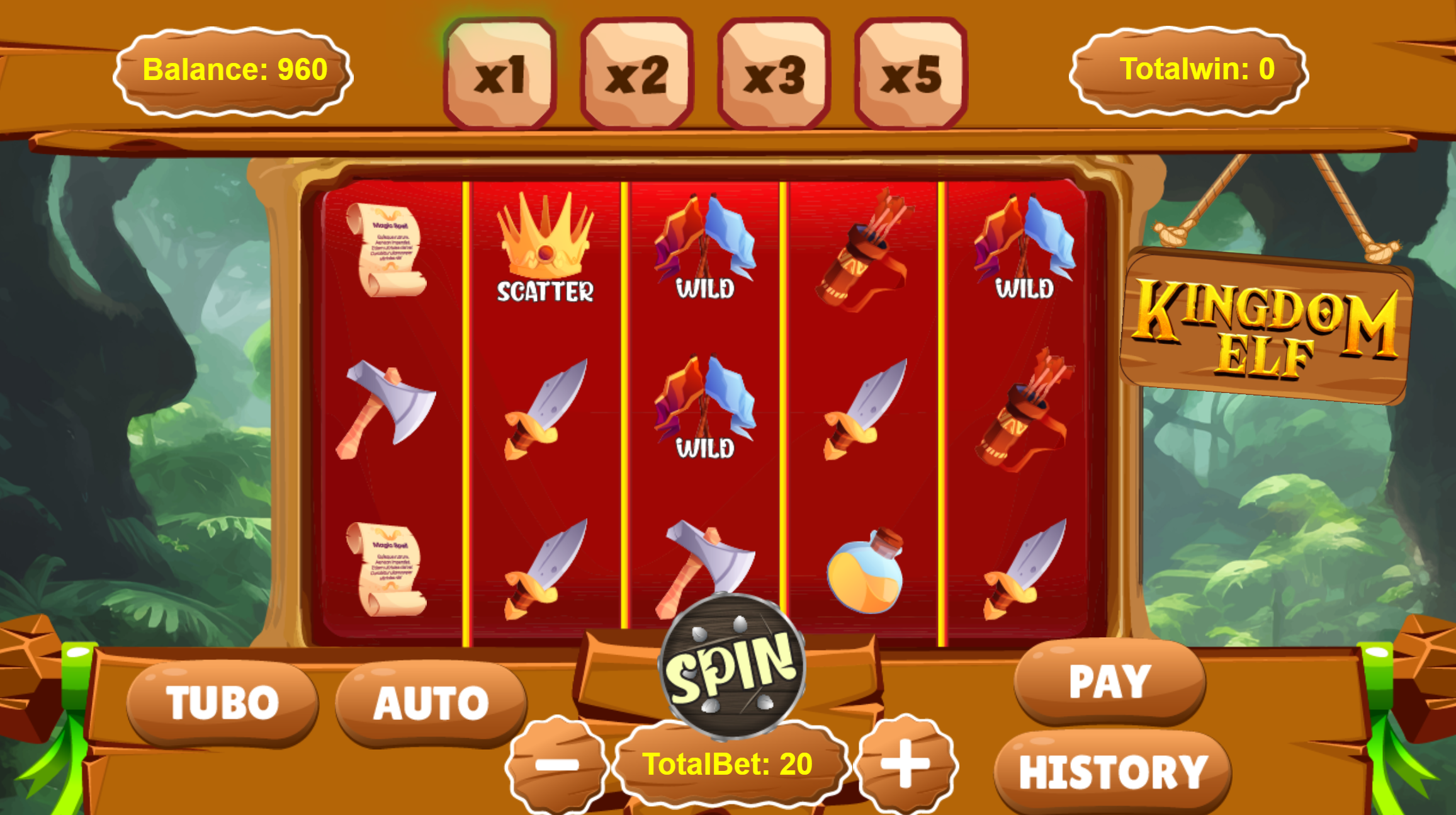Open the PAY table
The image size is (1456, 815).
click(1110, 681)
